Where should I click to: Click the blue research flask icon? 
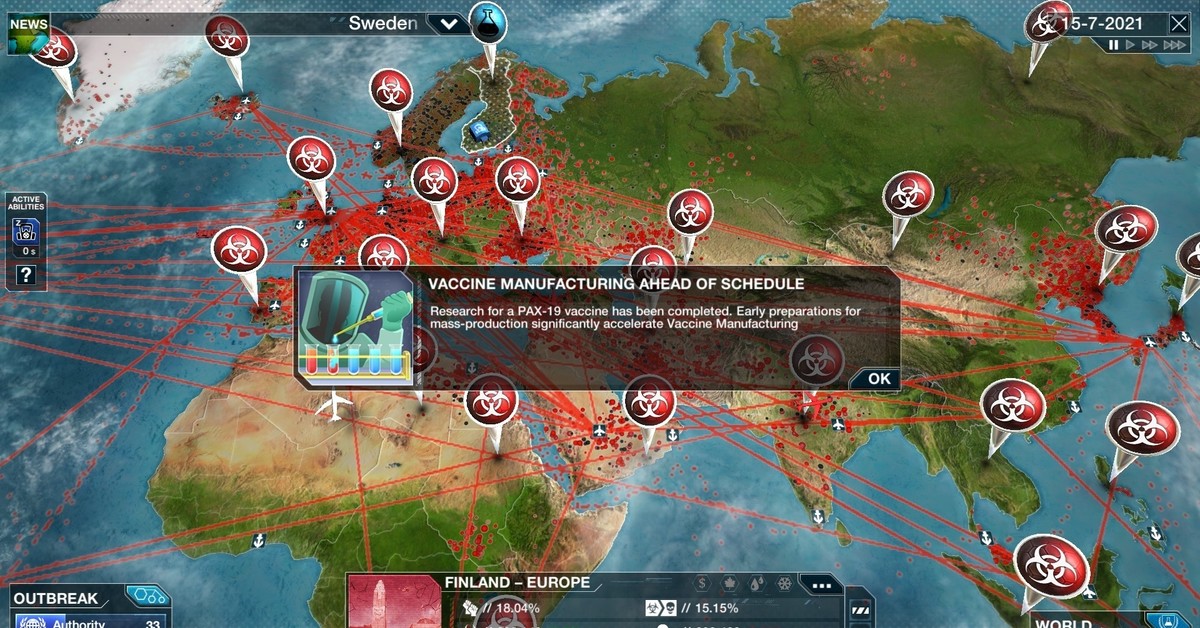[x=489, y=23]
